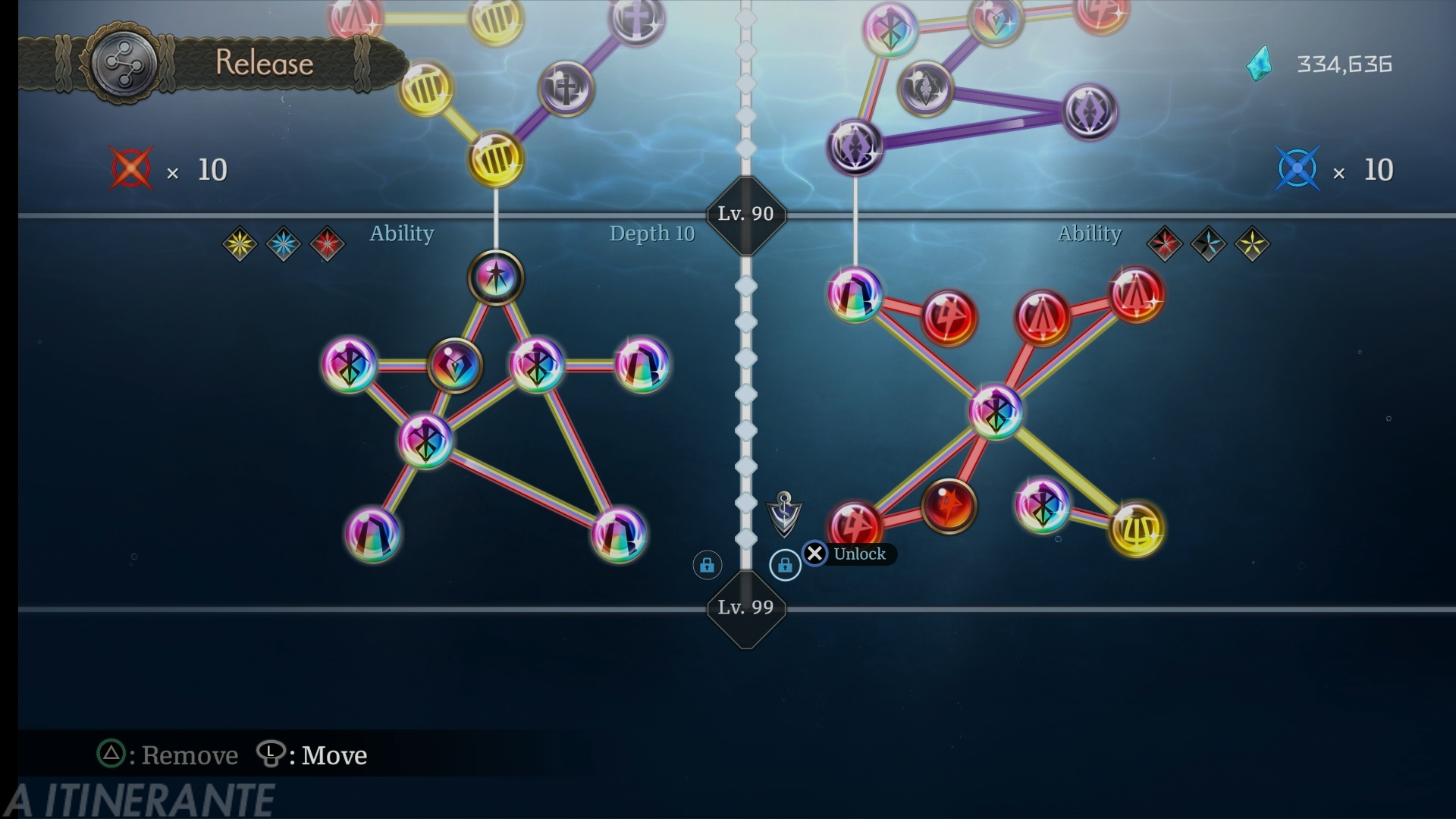This screenshot has height=819, width=1456.
Task: Select the rainbow arch node linked up to the purple node
Action: (855, 295)
